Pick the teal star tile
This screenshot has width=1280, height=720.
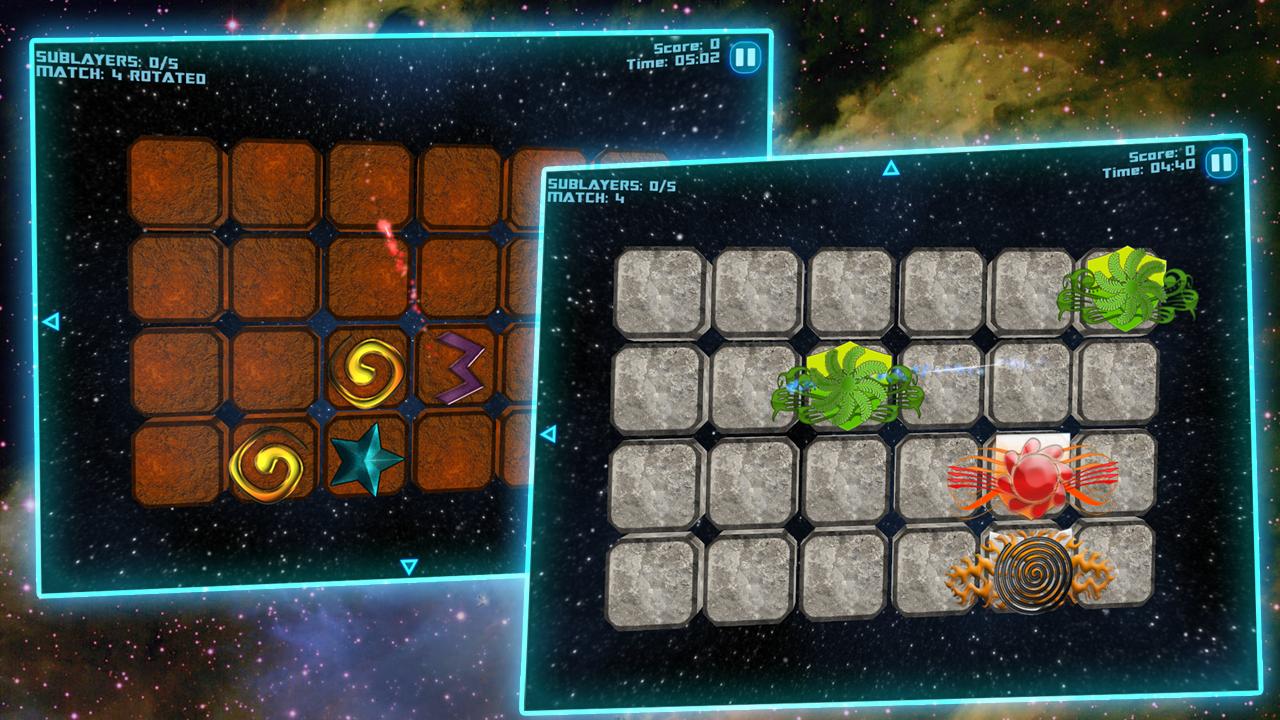click(x=366, y=459)
